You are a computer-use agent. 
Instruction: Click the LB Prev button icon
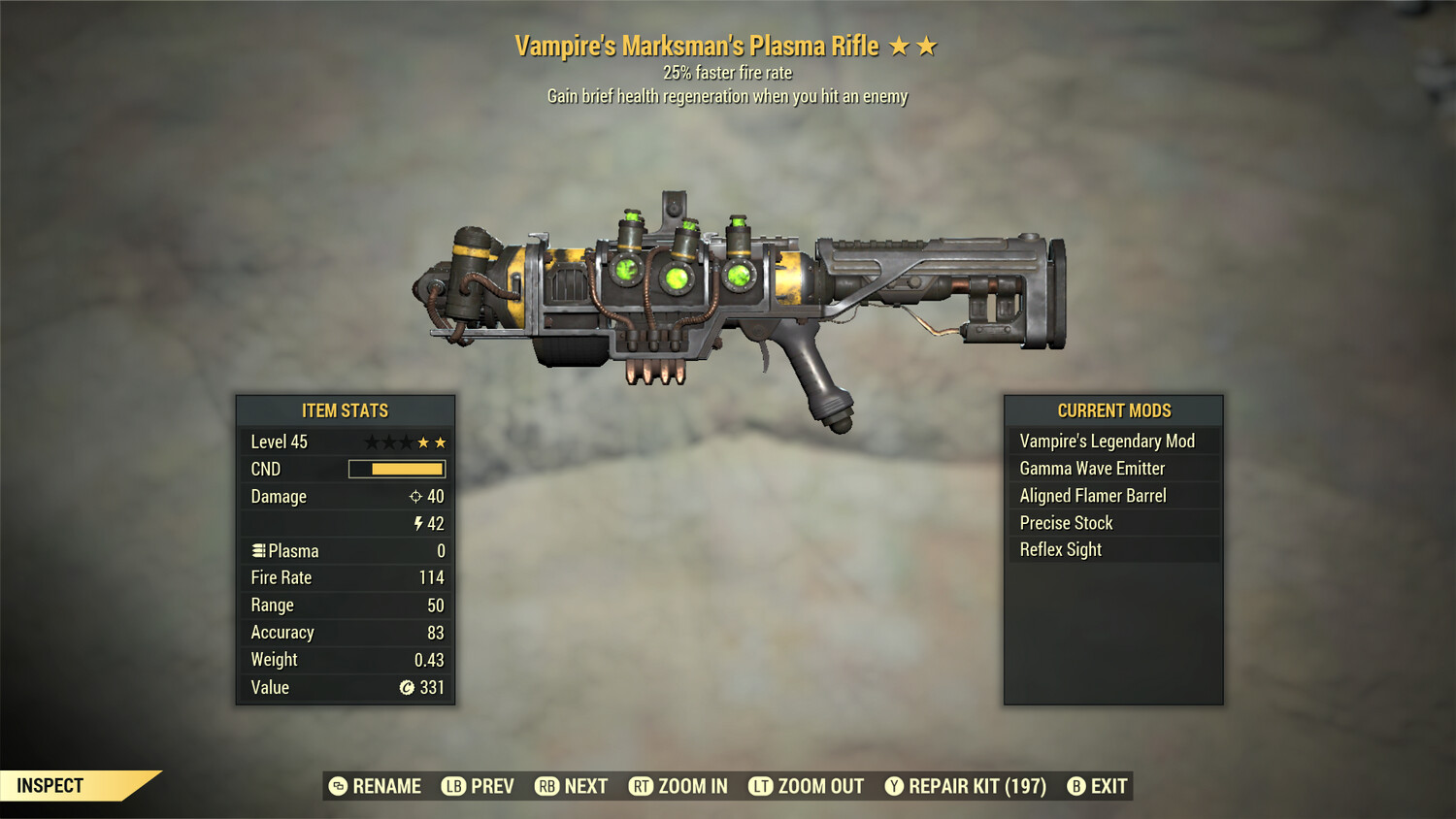[x=452, y=786]
